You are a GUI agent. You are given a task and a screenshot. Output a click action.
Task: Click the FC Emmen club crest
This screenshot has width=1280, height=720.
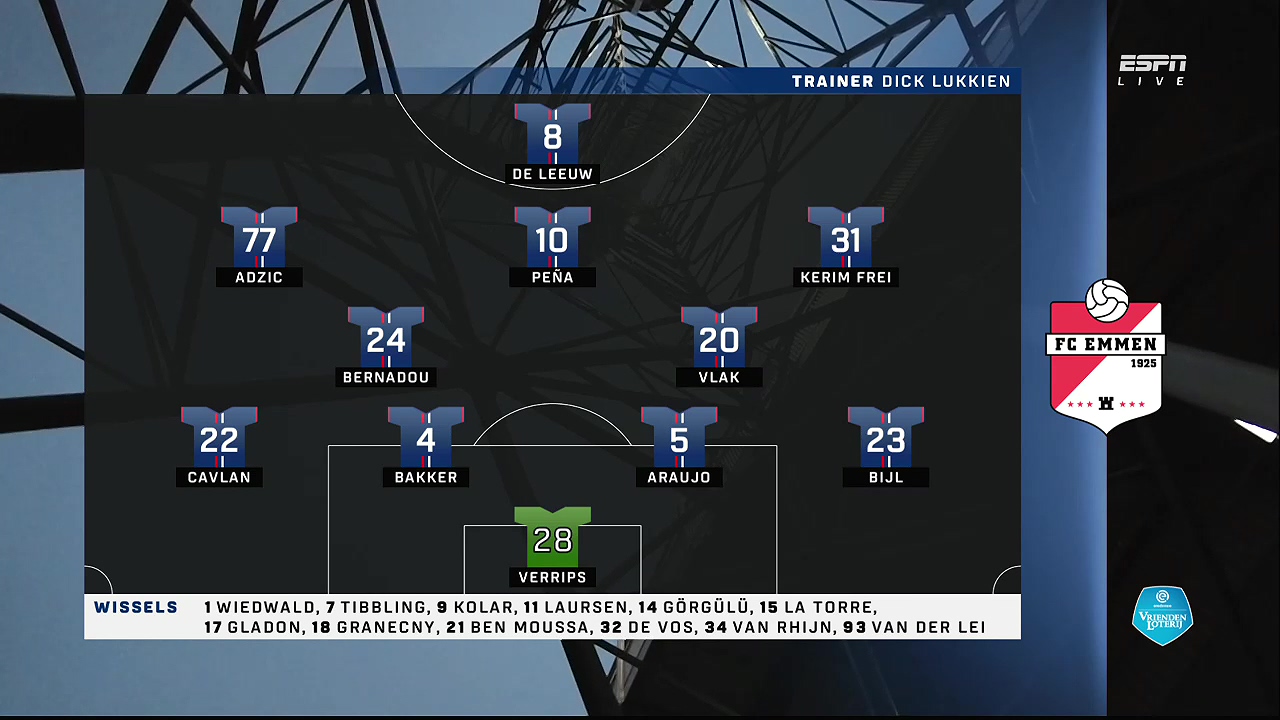pyautogui.click(x=1106, y=356)
